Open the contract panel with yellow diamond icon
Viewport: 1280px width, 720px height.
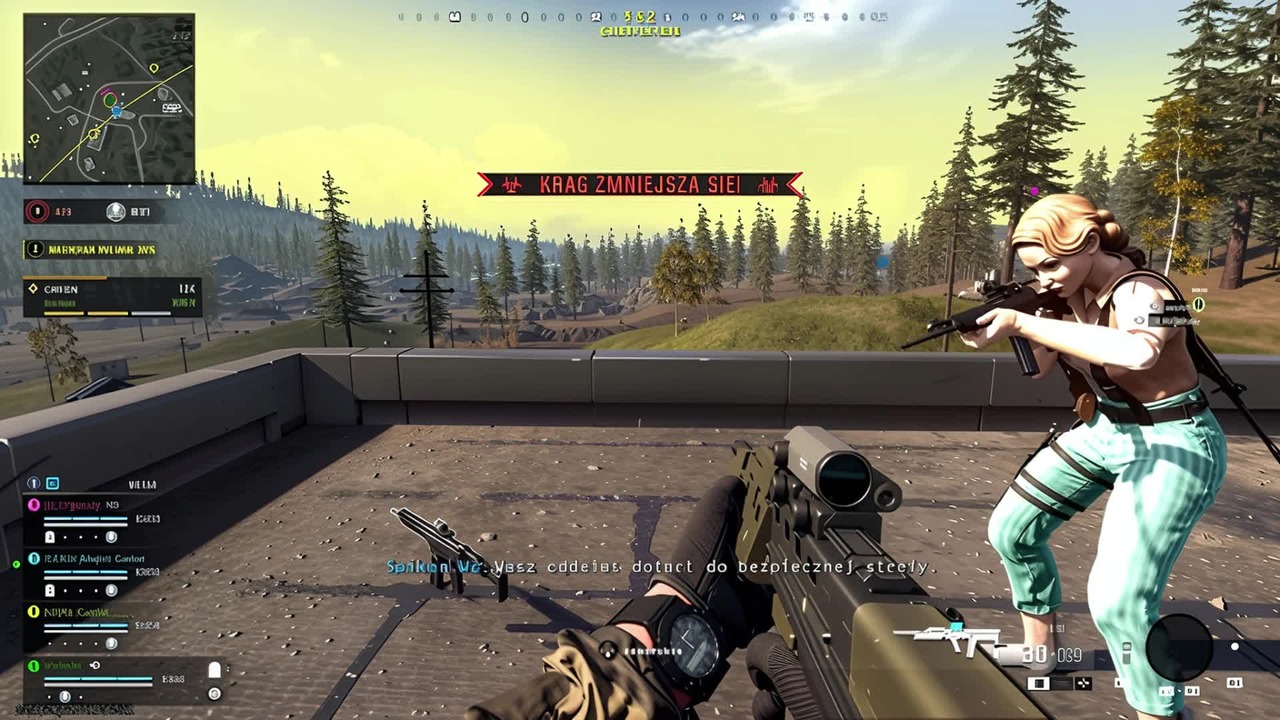coord(111,297)
